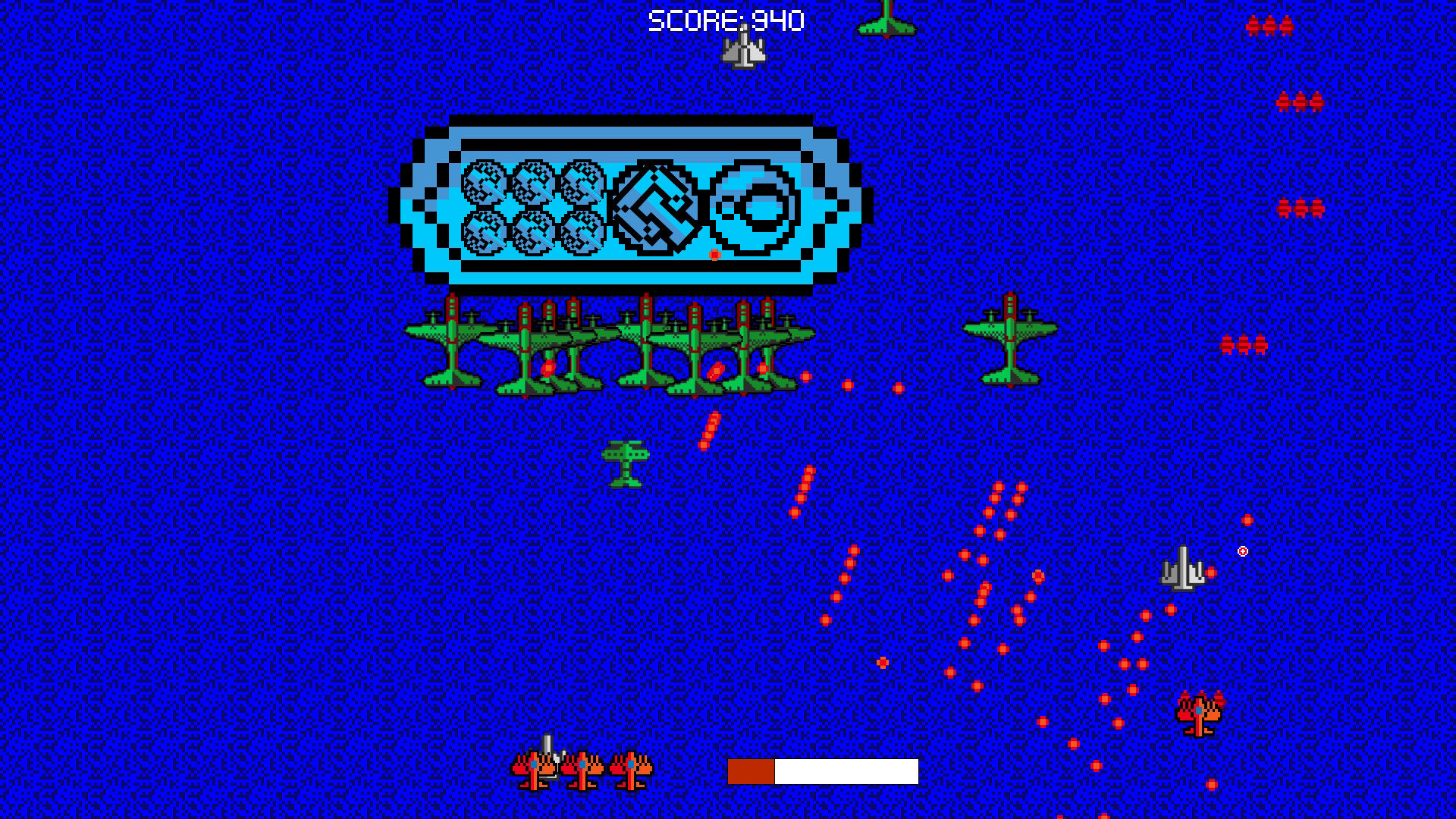This screenshot has height=819, width=1456.
Task: Click the bottom-right bomb sphere icon
Action: (x=584, y=234)
